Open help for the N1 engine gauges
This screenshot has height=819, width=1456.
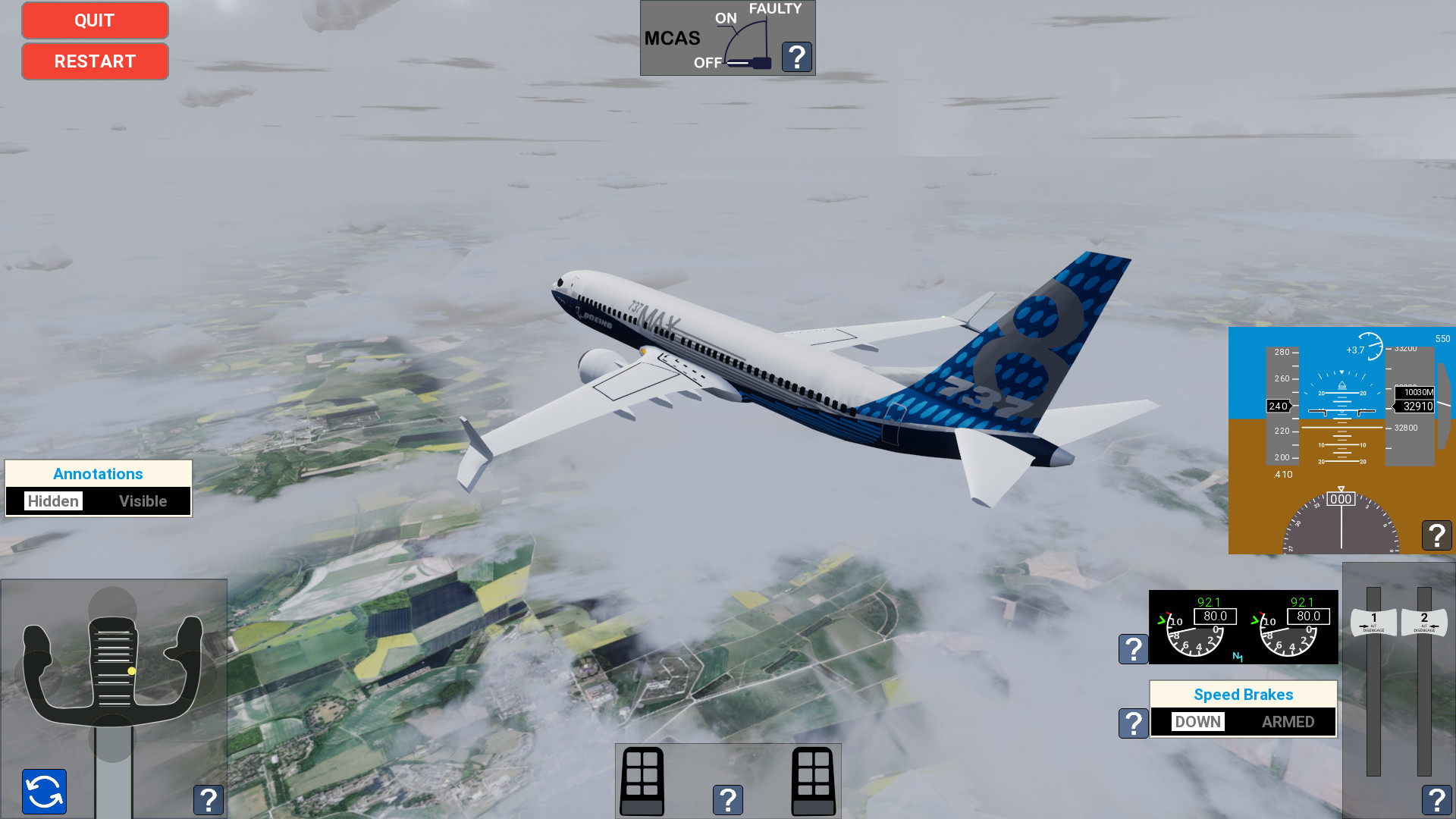[1133, 648]
